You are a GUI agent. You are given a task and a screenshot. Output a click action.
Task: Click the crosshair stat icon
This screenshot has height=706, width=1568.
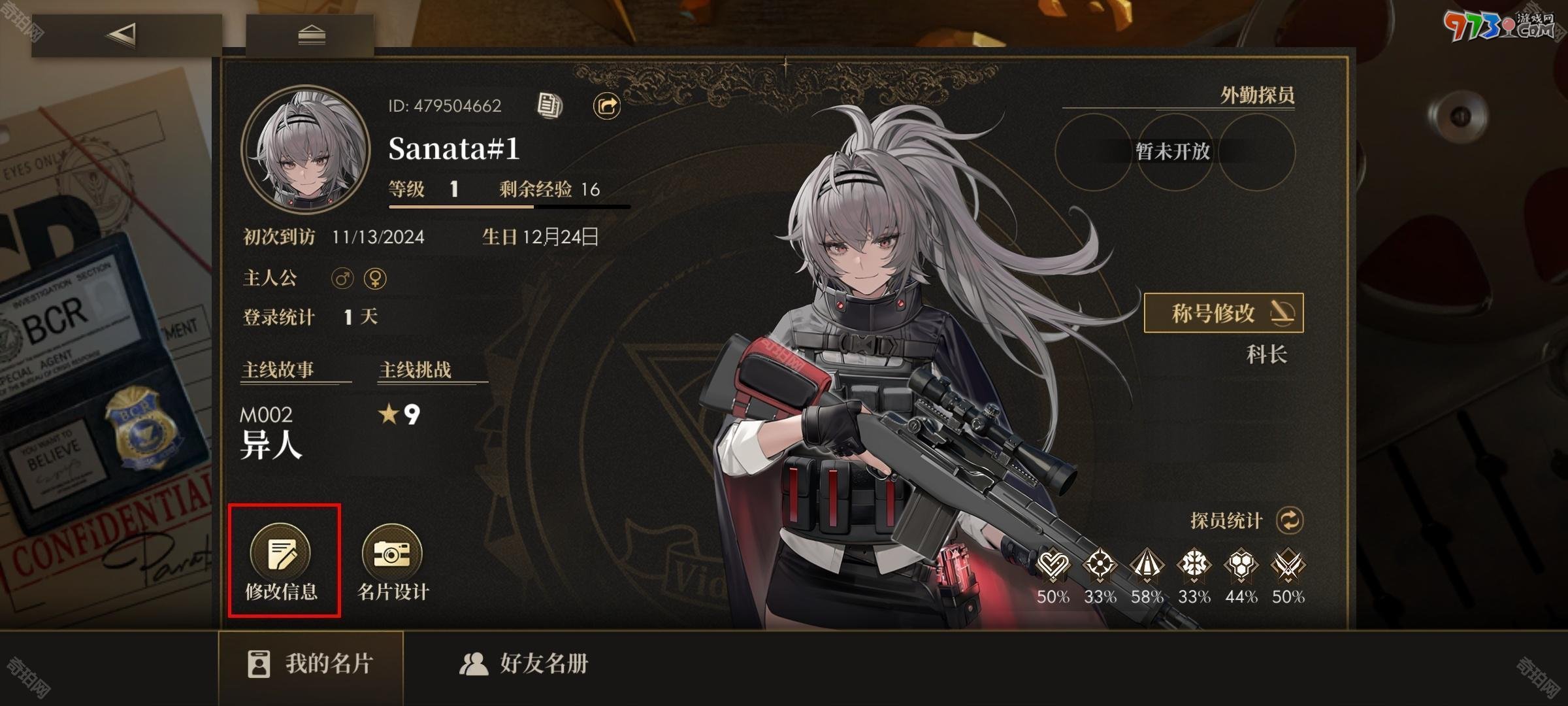click(1100, 565)
